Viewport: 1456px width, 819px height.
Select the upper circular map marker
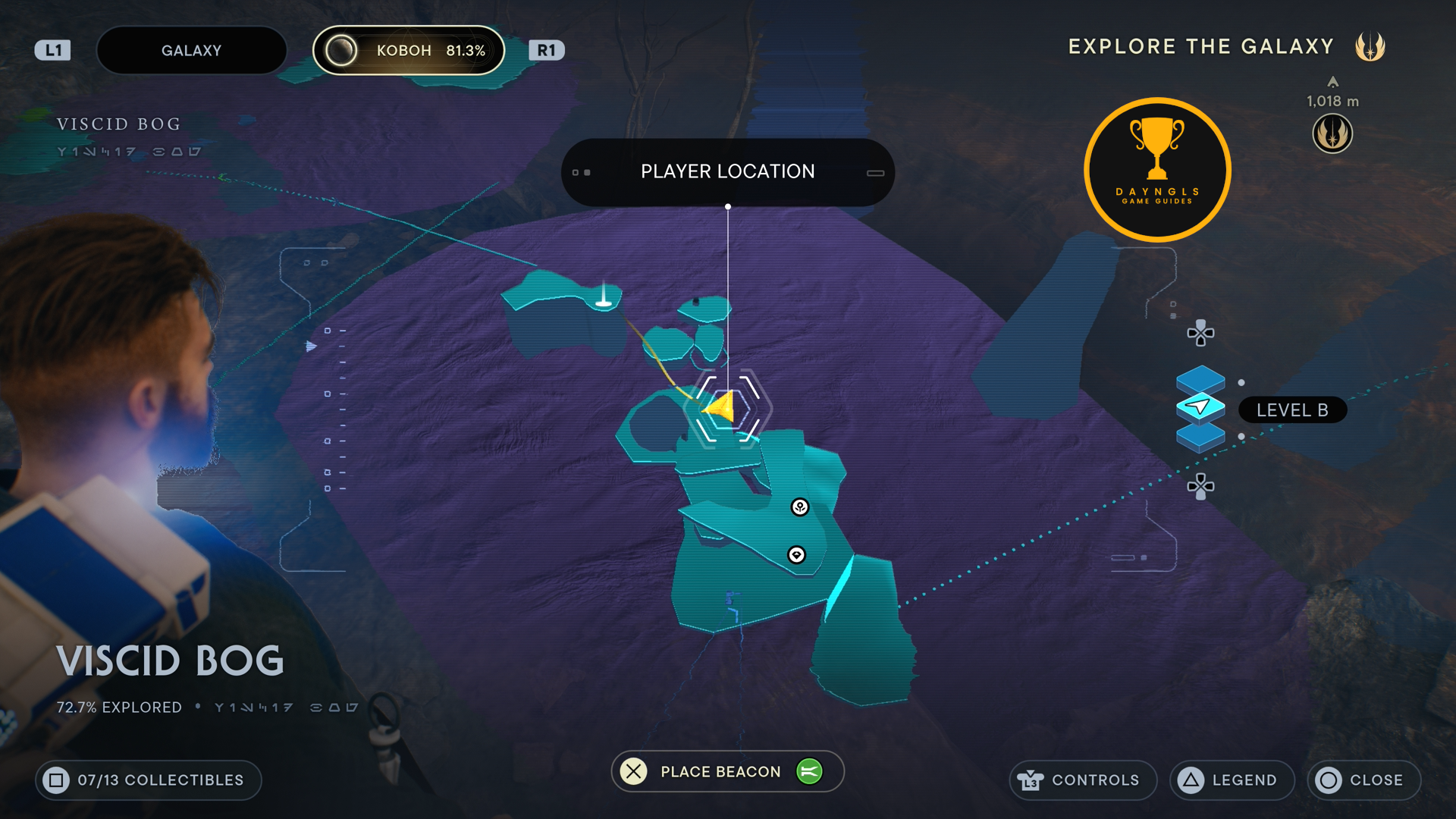[800, 507]
